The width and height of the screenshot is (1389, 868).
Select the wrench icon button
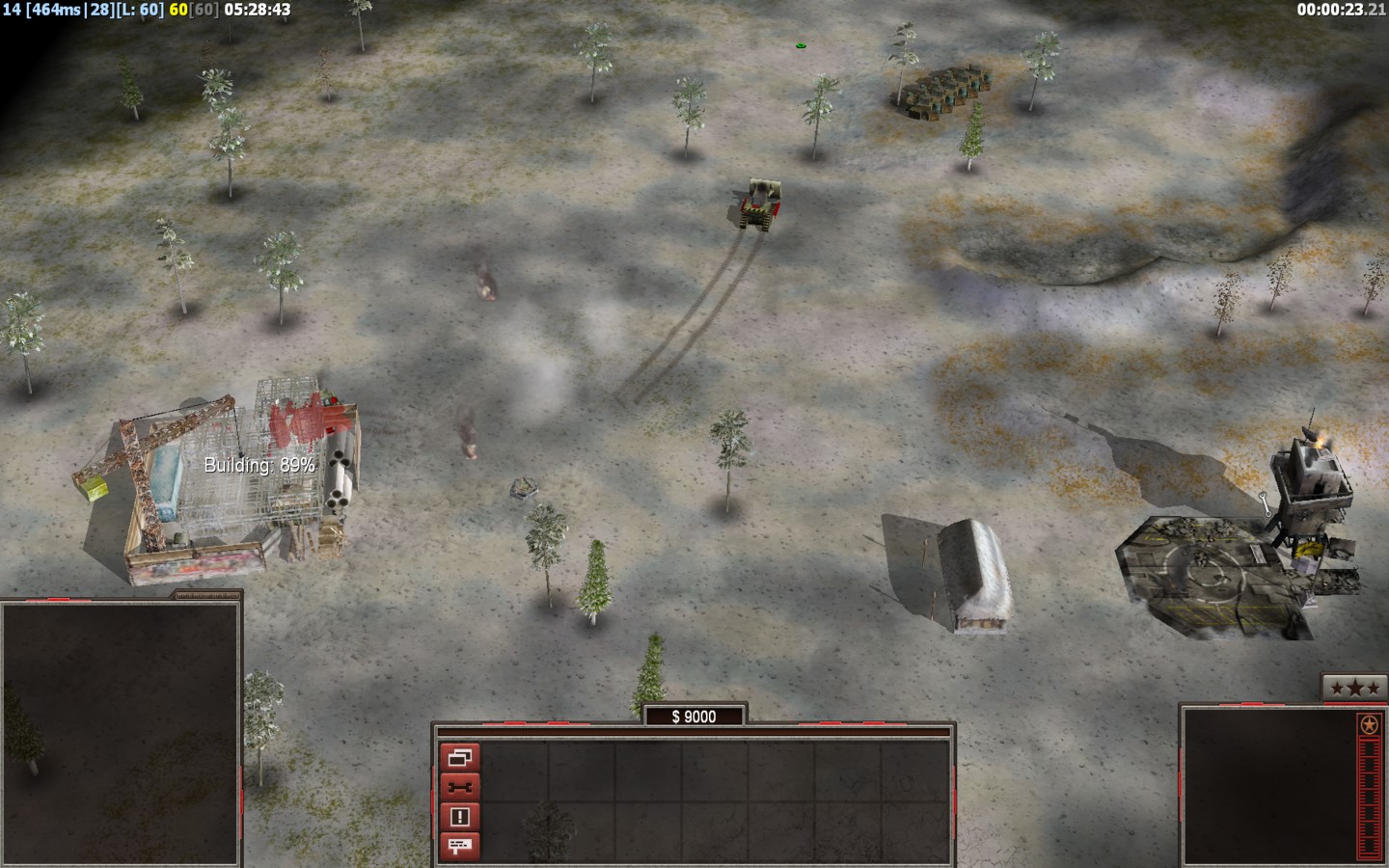pyautogui.click(x=459, y=787)
